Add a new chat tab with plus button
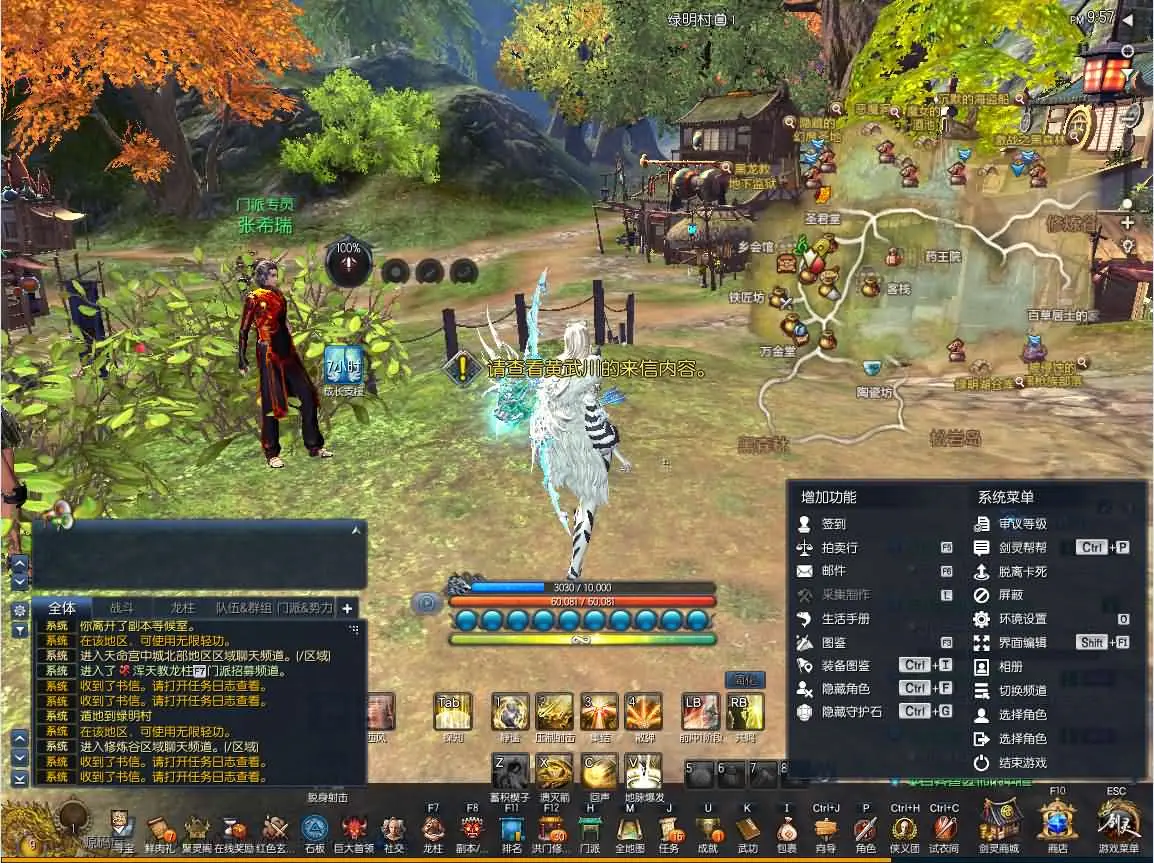Viewport: 1154px width, 863px height. [x=347, y=608]
